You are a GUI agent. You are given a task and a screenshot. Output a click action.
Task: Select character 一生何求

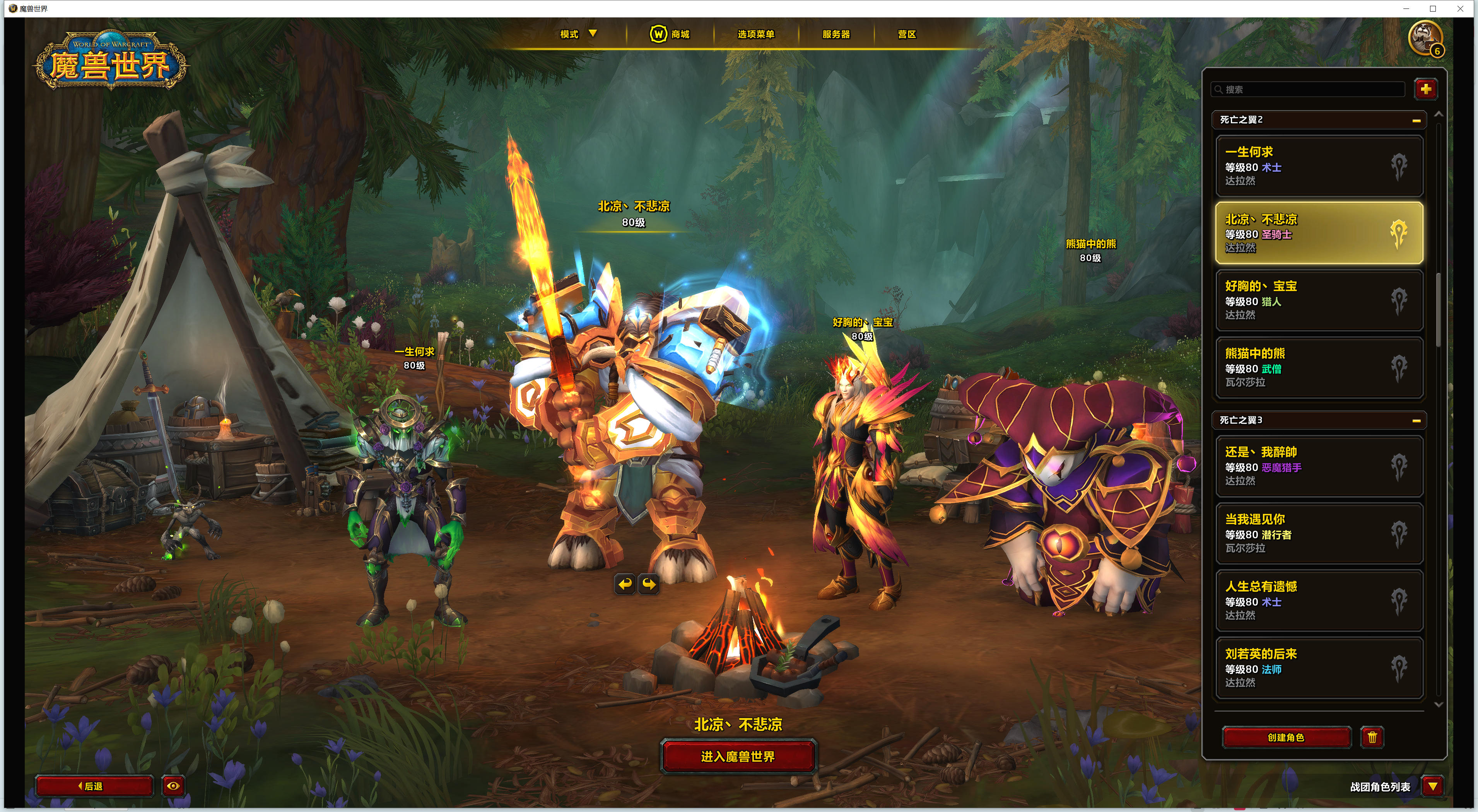tap(1319, 166)
